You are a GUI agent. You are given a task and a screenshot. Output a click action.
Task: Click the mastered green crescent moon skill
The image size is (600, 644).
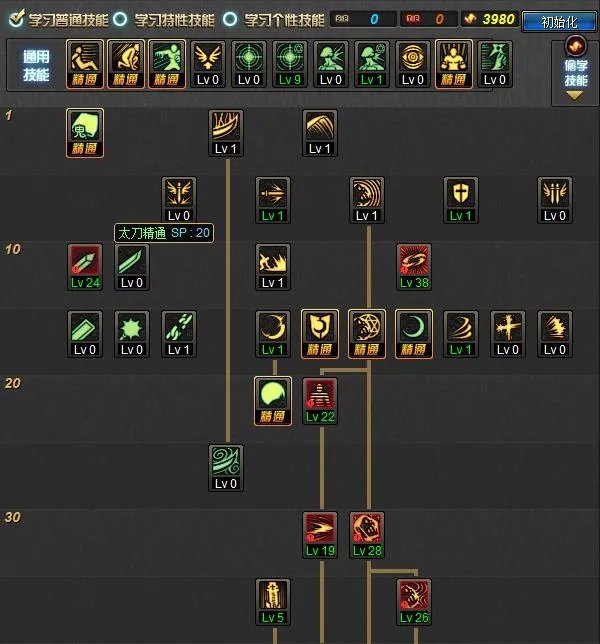(413, 328)
